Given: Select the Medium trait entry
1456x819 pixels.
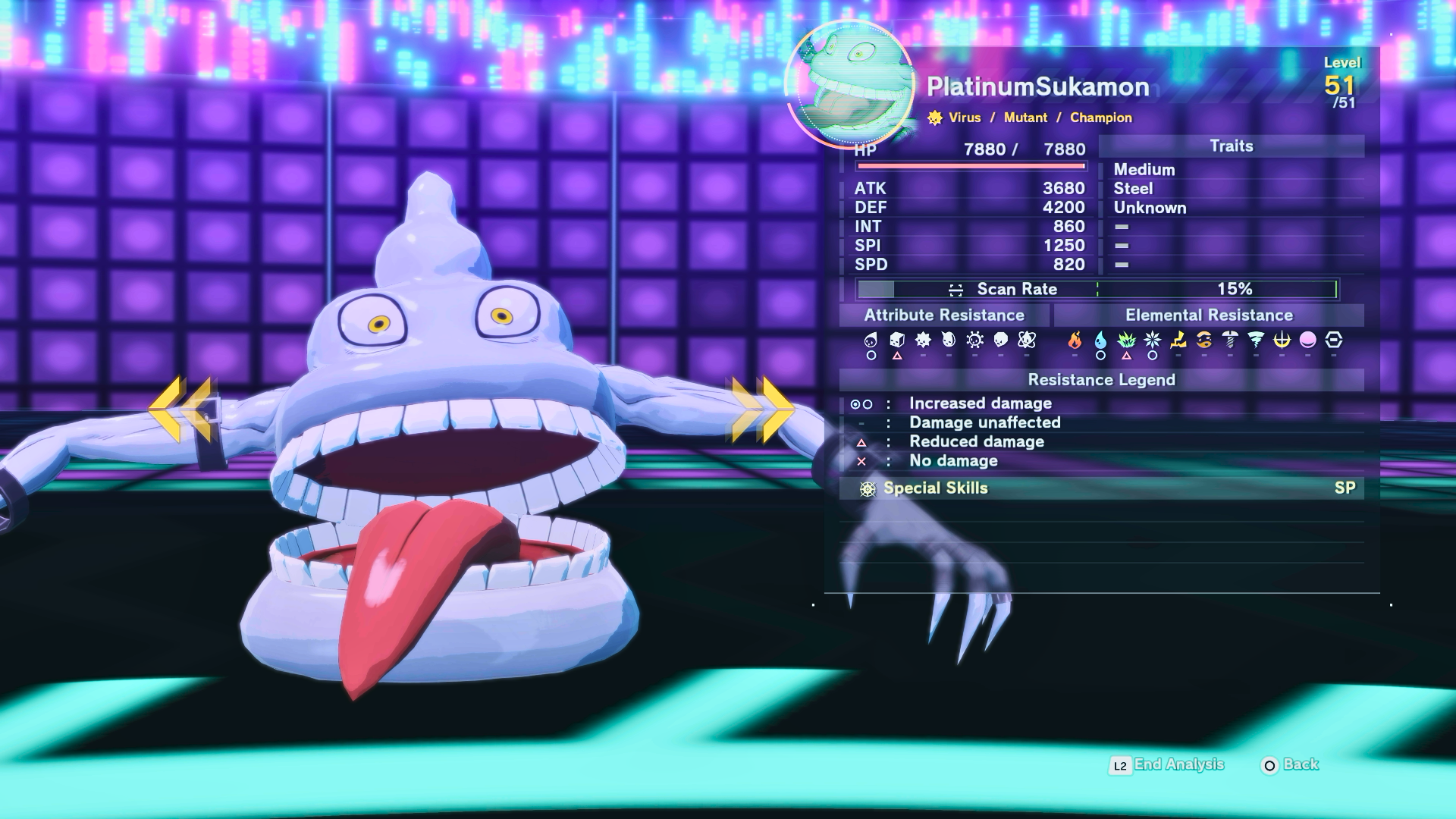Looking at the screenshot, I should pyautogui.click(x=1144, y=170).
